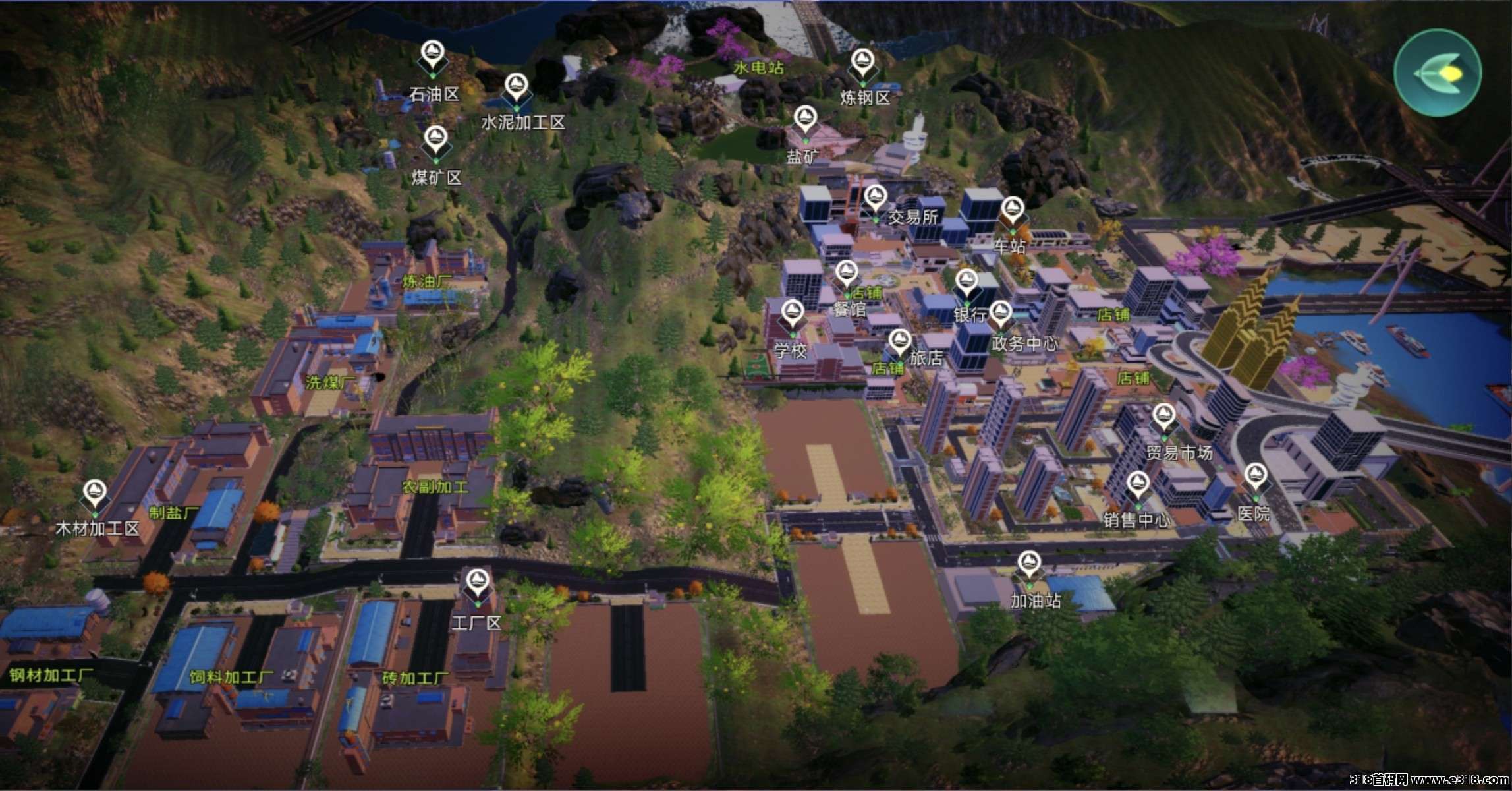Open the 水泥加工区 location marker
Screen dimensions: 1512x791
tap(517, 88)
